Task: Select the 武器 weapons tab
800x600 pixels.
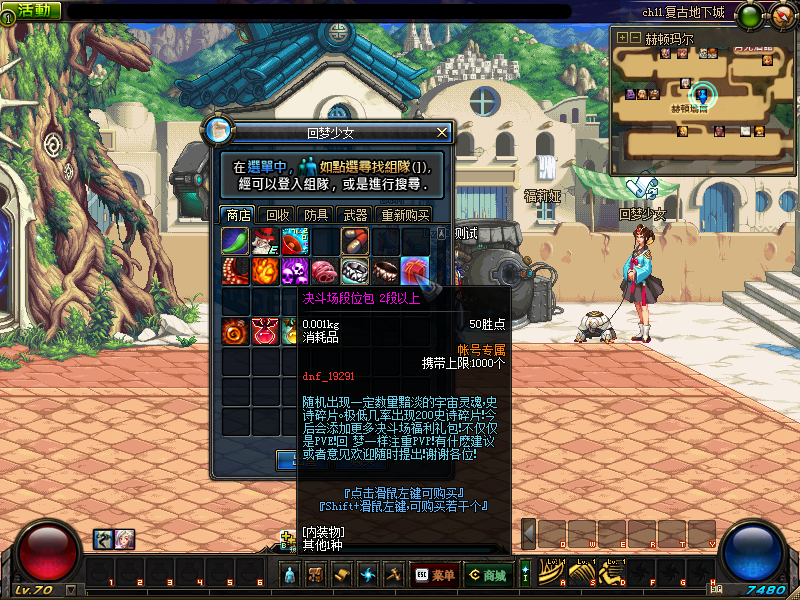Action: (x=355, y=214)
